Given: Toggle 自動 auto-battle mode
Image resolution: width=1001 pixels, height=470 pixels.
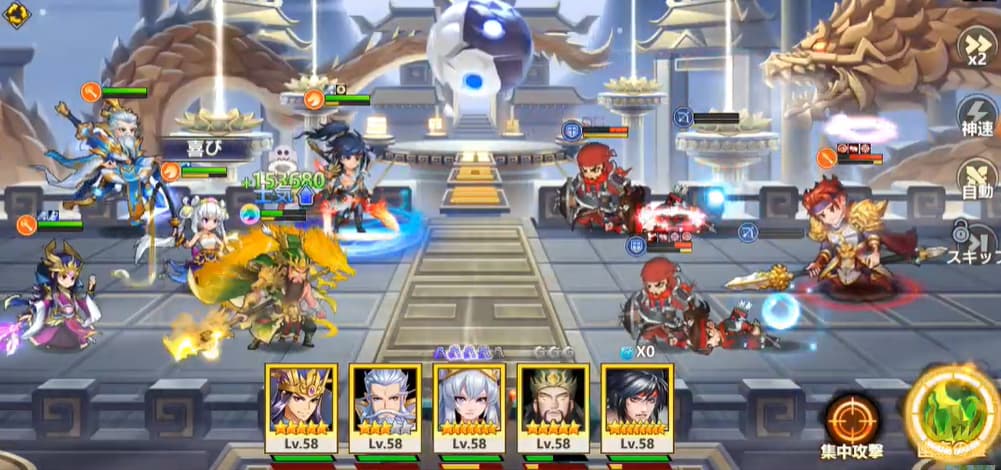Looking at the screenshot, I should click(x=976, y=176).
